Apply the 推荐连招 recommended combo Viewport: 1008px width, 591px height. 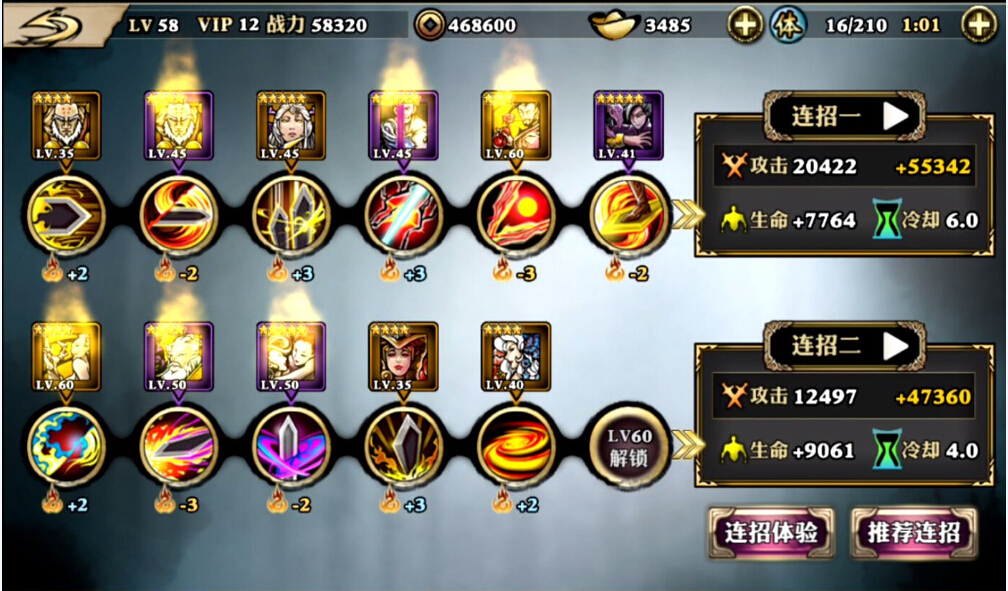pos(912,532)
